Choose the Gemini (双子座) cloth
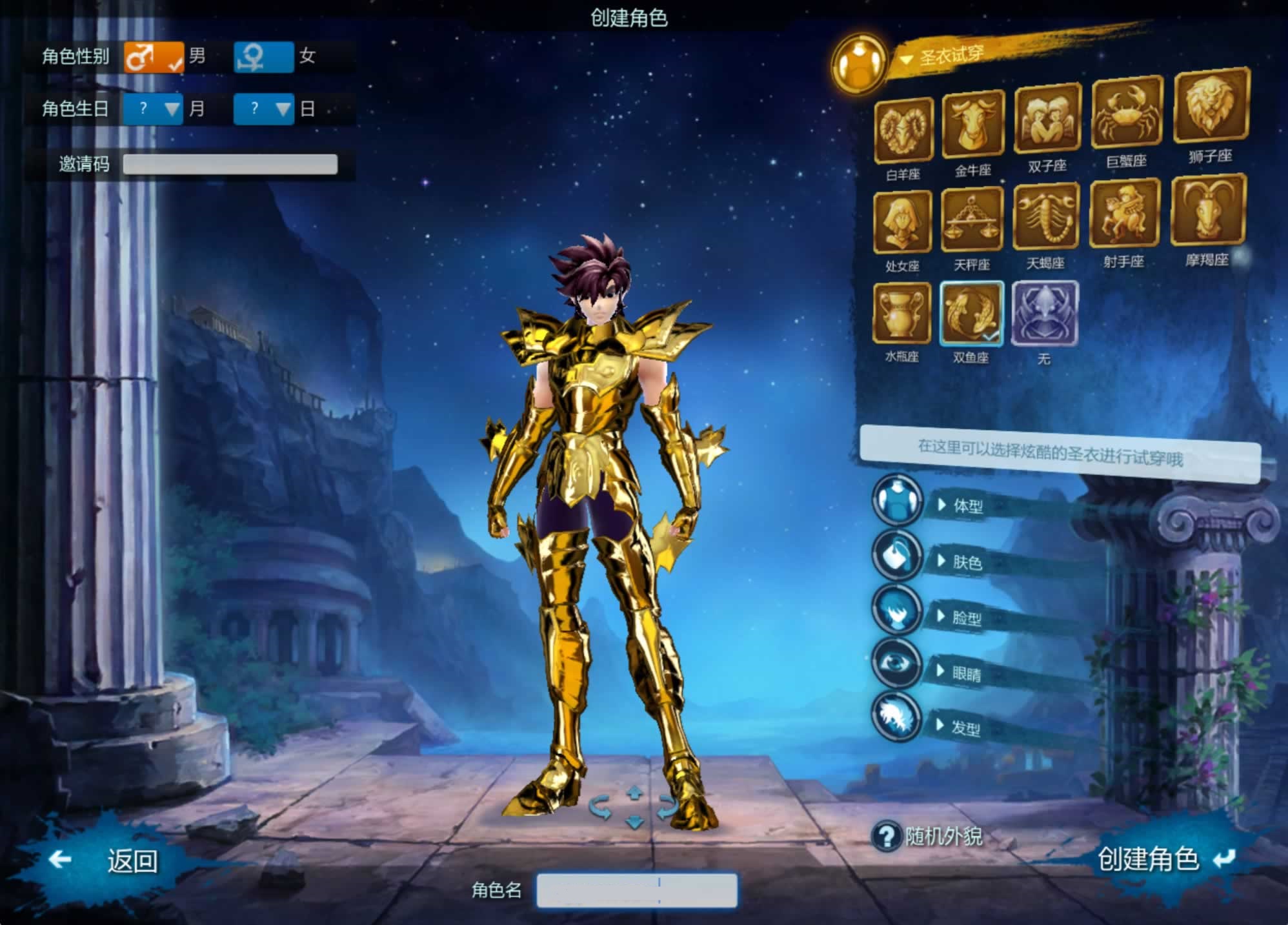Viewport: 1288px width, 925px height. tap(1047, 119)
